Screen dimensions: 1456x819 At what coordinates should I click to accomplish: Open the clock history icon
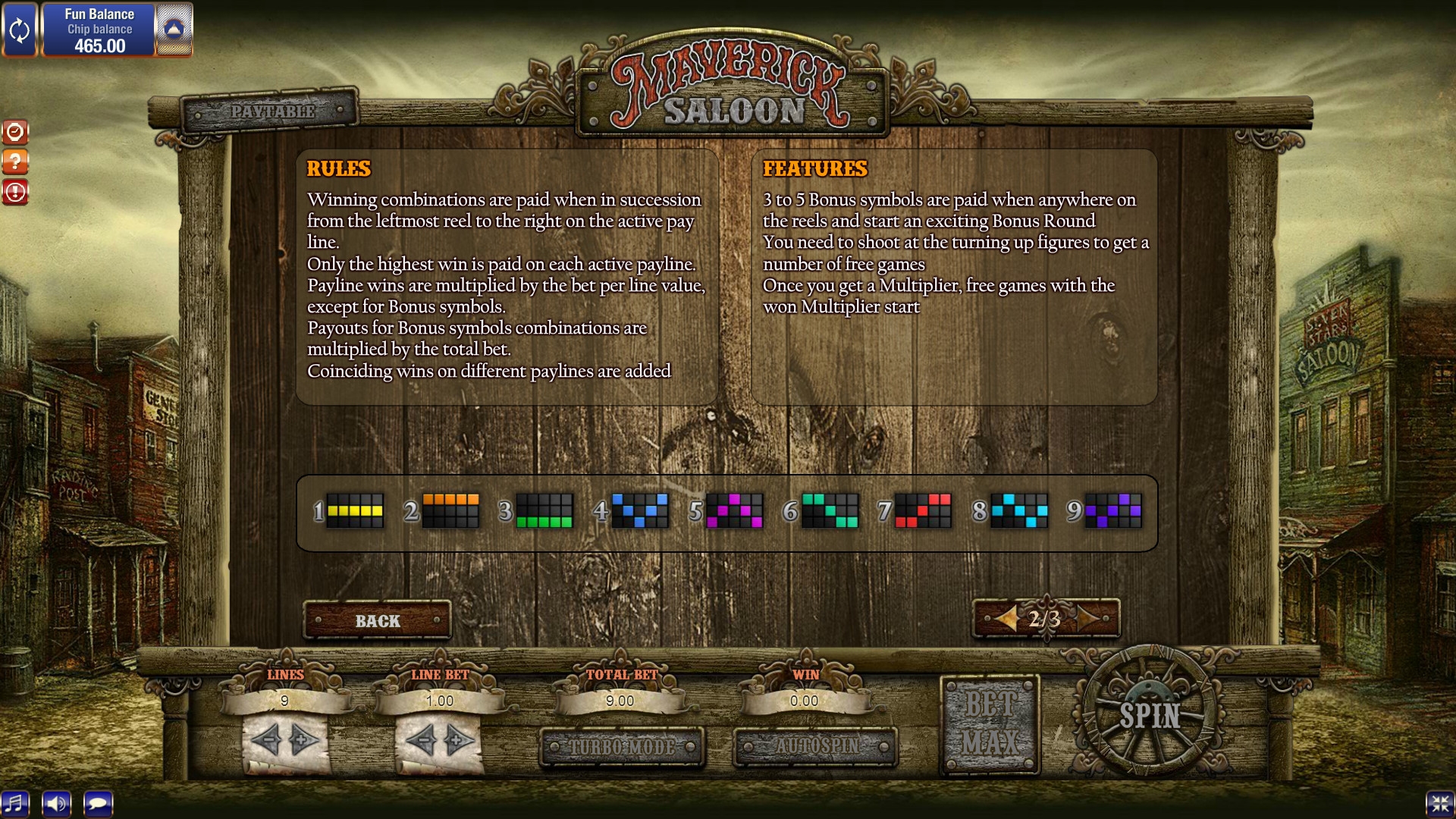[x=15, y=132]
